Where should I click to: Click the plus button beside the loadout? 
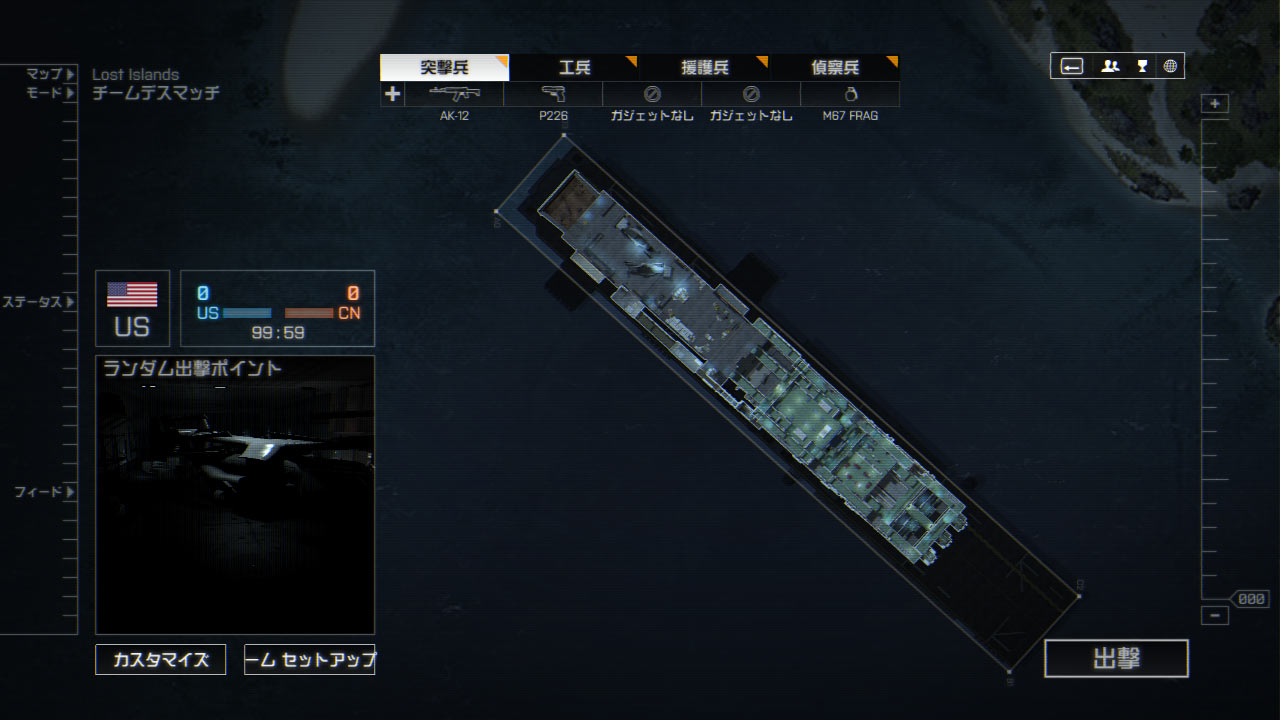click(392, 94)
